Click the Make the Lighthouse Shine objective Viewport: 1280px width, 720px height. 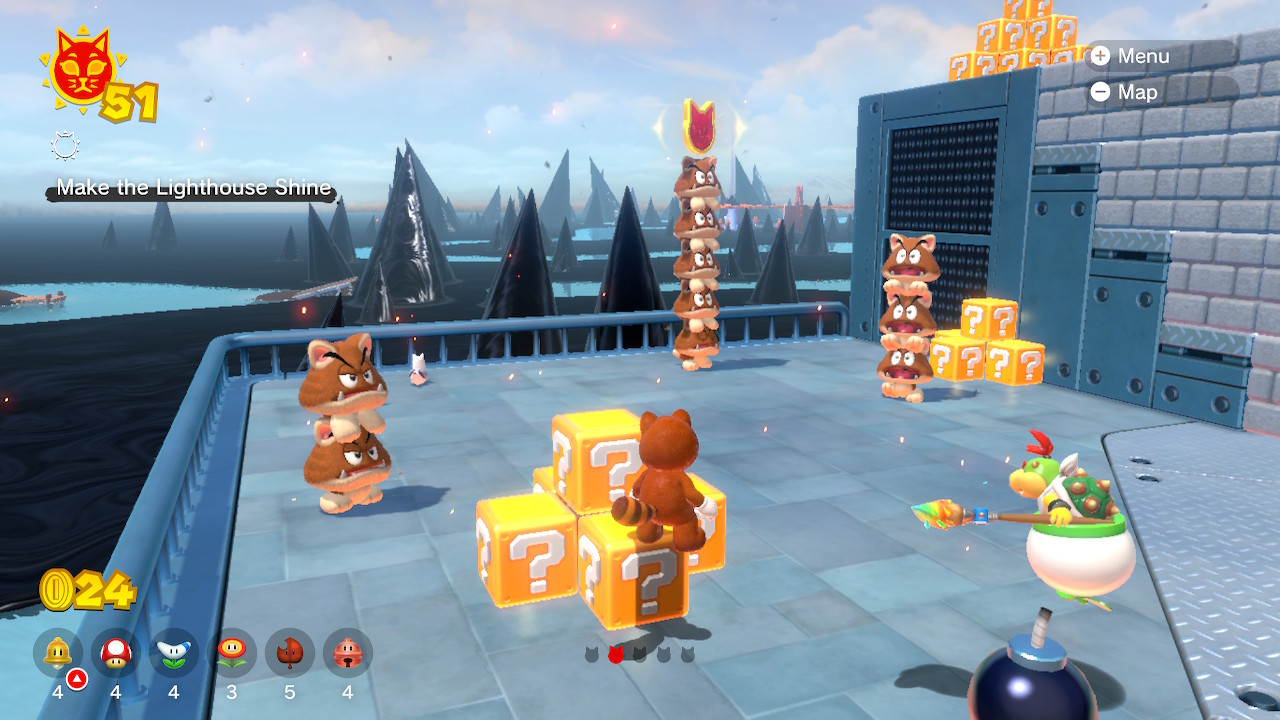193,188
